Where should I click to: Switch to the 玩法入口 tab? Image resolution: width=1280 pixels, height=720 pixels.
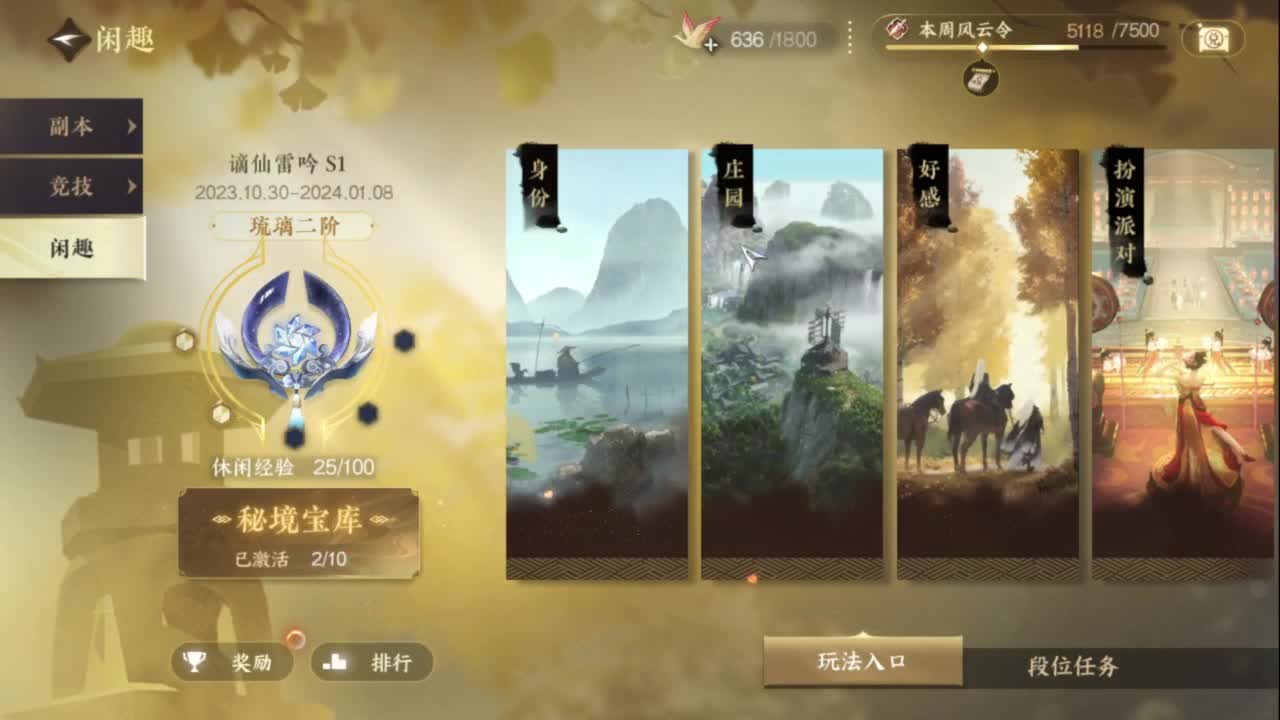coord(860,662)
